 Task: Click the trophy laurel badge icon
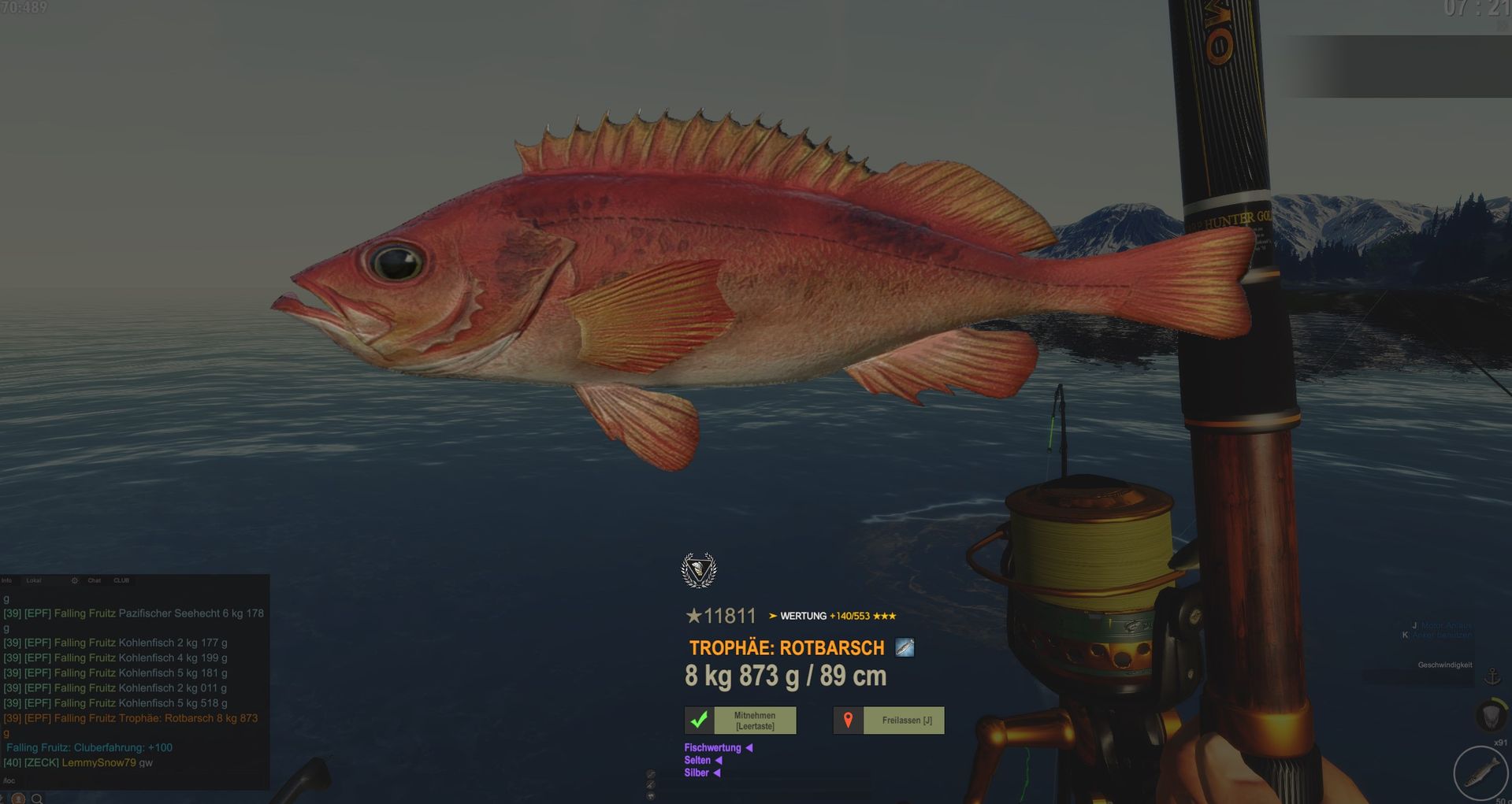(699, 570)
